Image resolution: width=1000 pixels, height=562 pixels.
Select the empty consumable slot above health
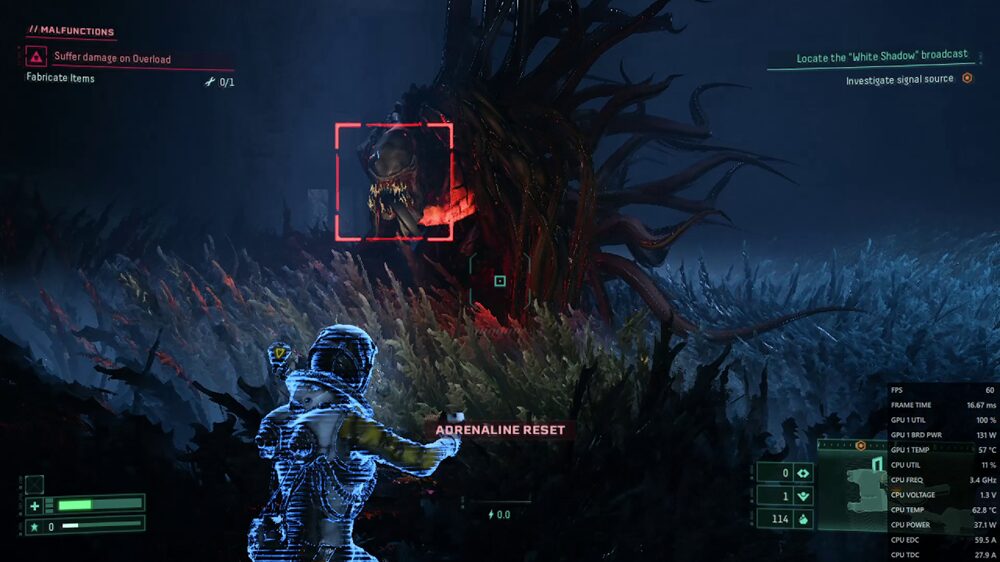[x=34, y=484]
